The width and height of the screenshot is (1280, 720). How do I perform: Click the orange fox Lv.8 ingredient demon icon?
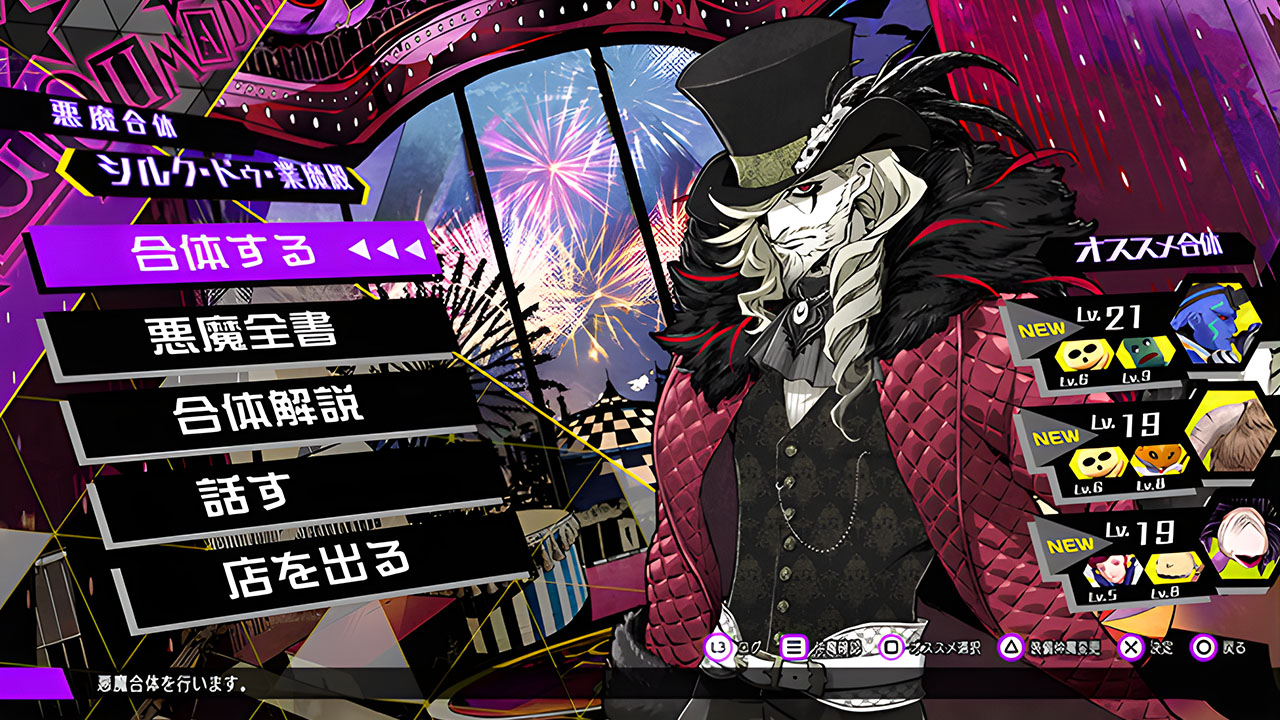click(1158, 460)
